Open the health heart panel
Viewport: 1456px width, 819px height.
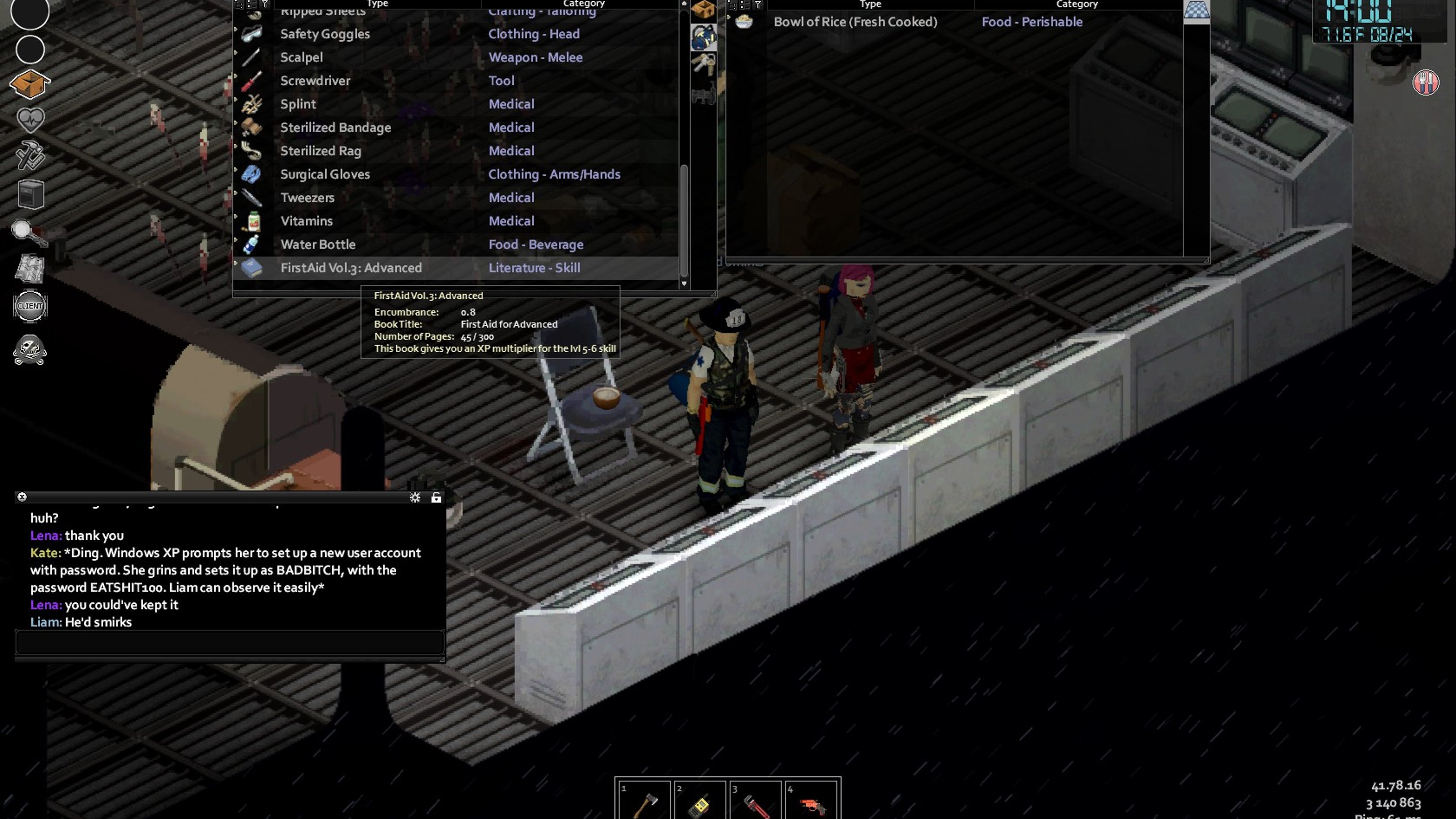pos(30,120)
